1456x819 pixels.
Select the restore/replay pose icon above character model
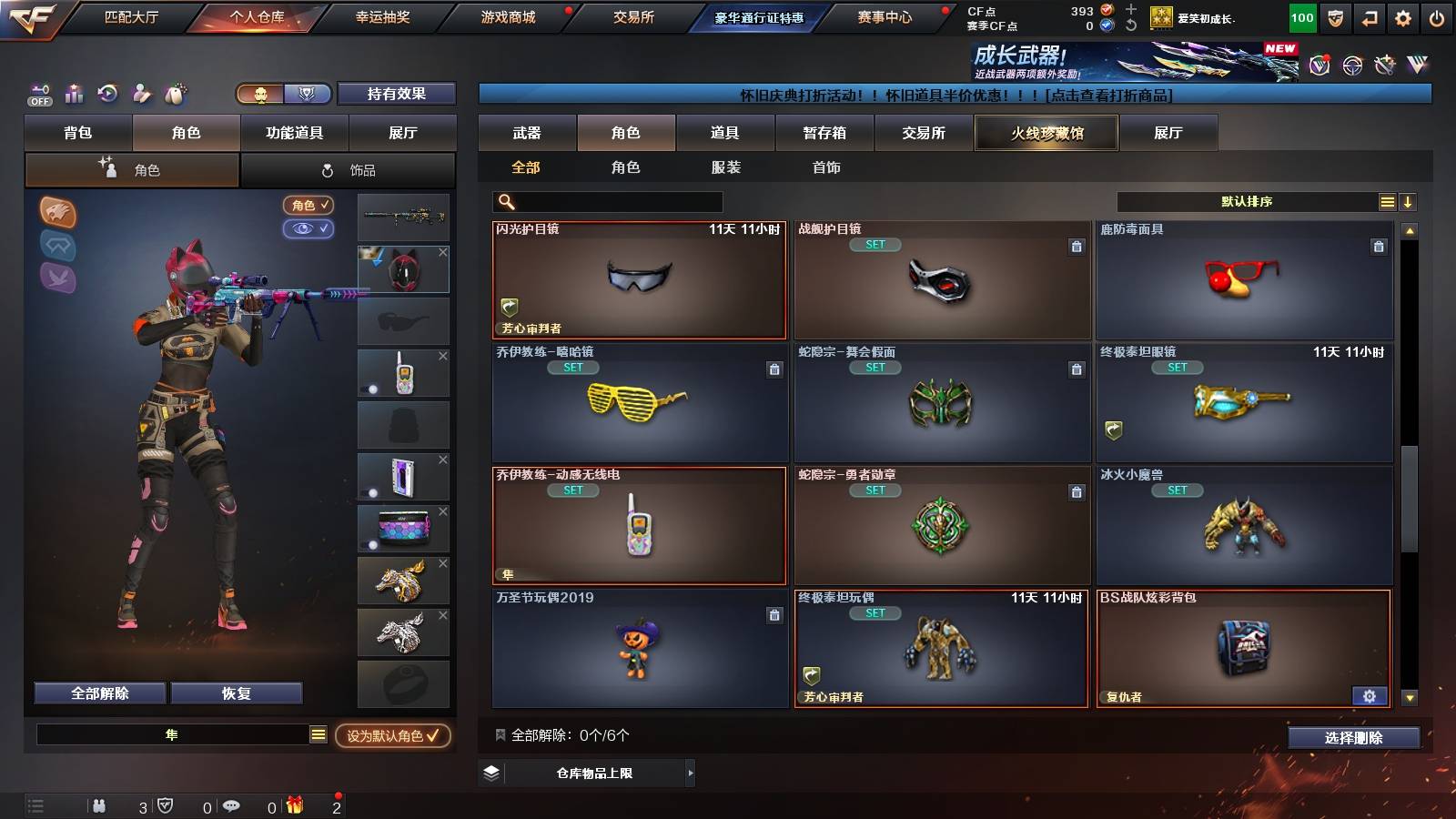(x=108, y=93)
